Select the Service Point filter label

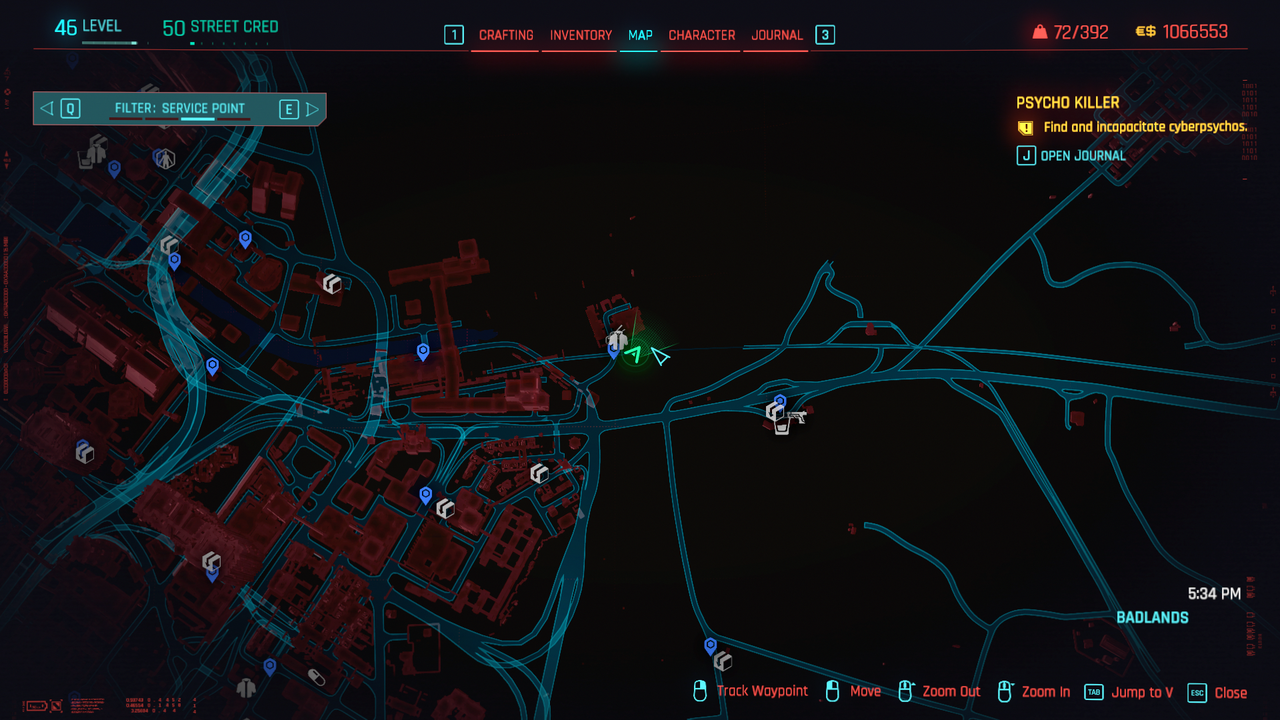pyautogui.click(x=180, y=109)
